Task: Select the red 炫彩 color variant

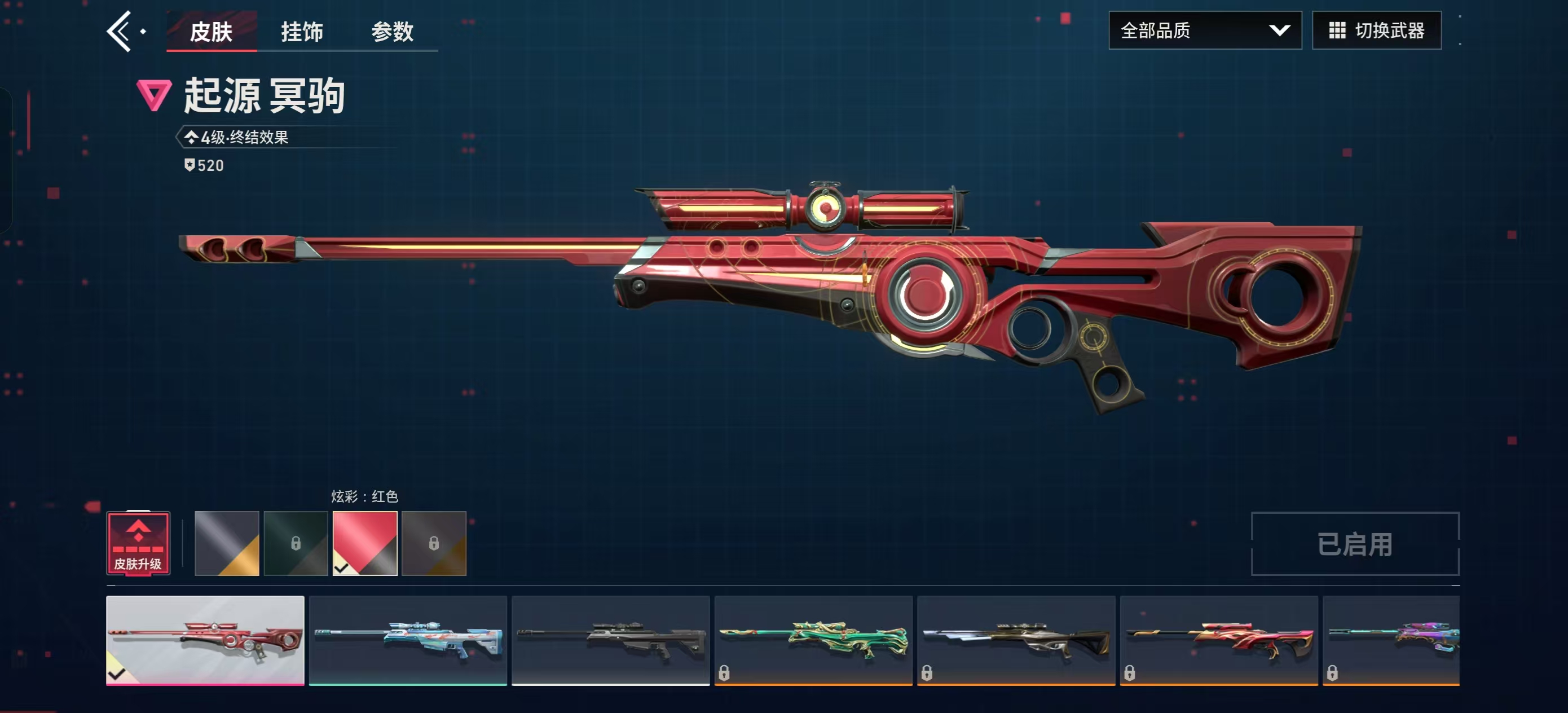Action: (x=364, y=543)
